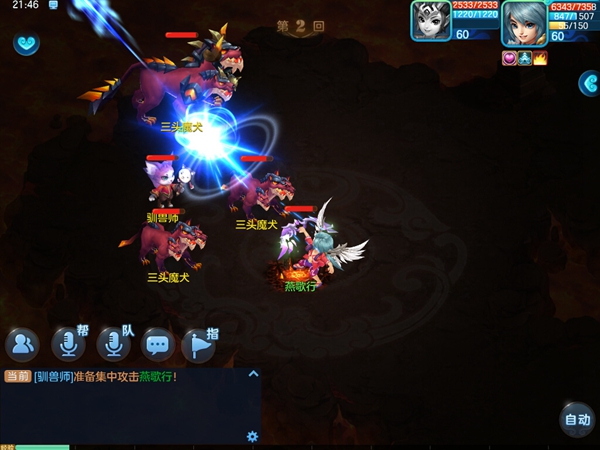Activate the team voice microphone button

pyautogui.click(x=113, y=345)
